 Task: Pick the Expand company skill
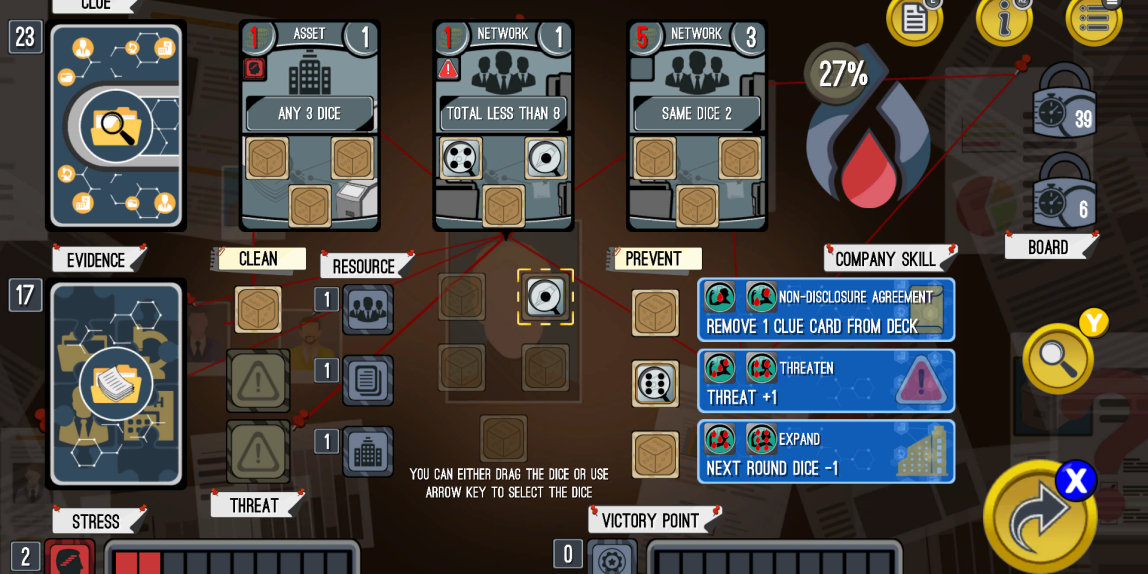coord(826,452)
